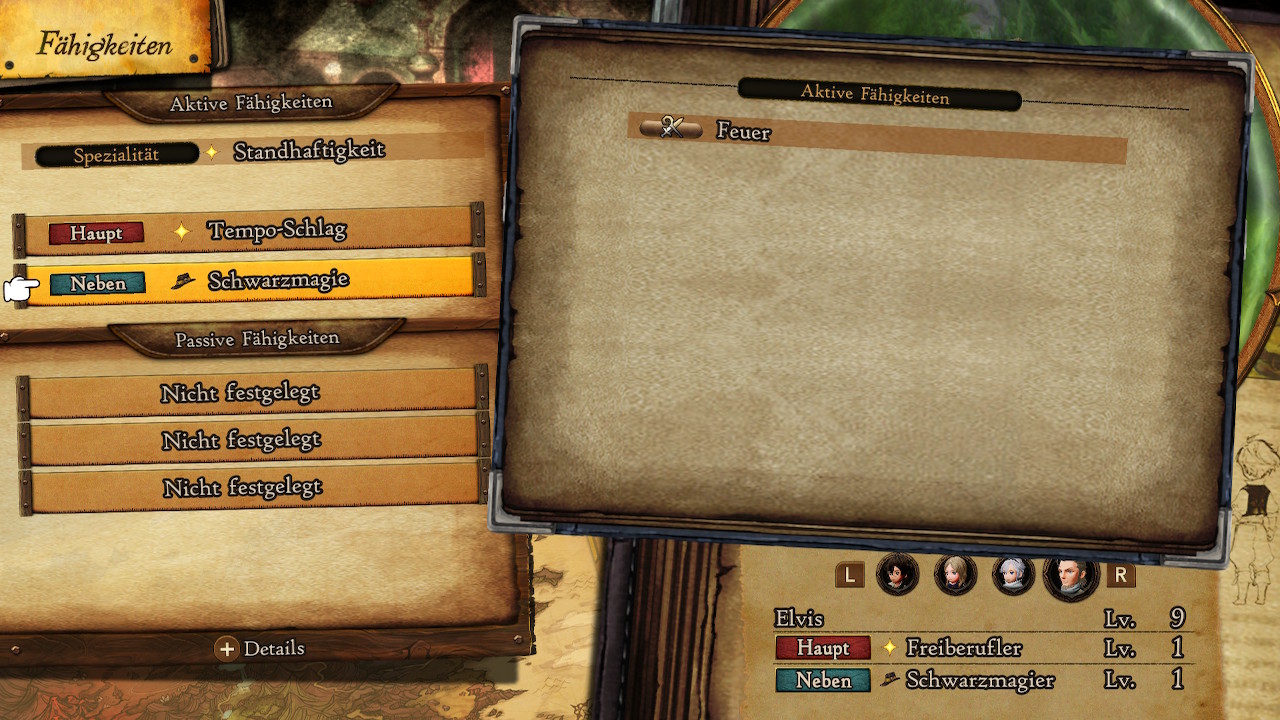Image resolution: width=1280 pixels, height=720 pixels.
Task: Pick the Feuer spell entry
Action: (x=876, y=130)
